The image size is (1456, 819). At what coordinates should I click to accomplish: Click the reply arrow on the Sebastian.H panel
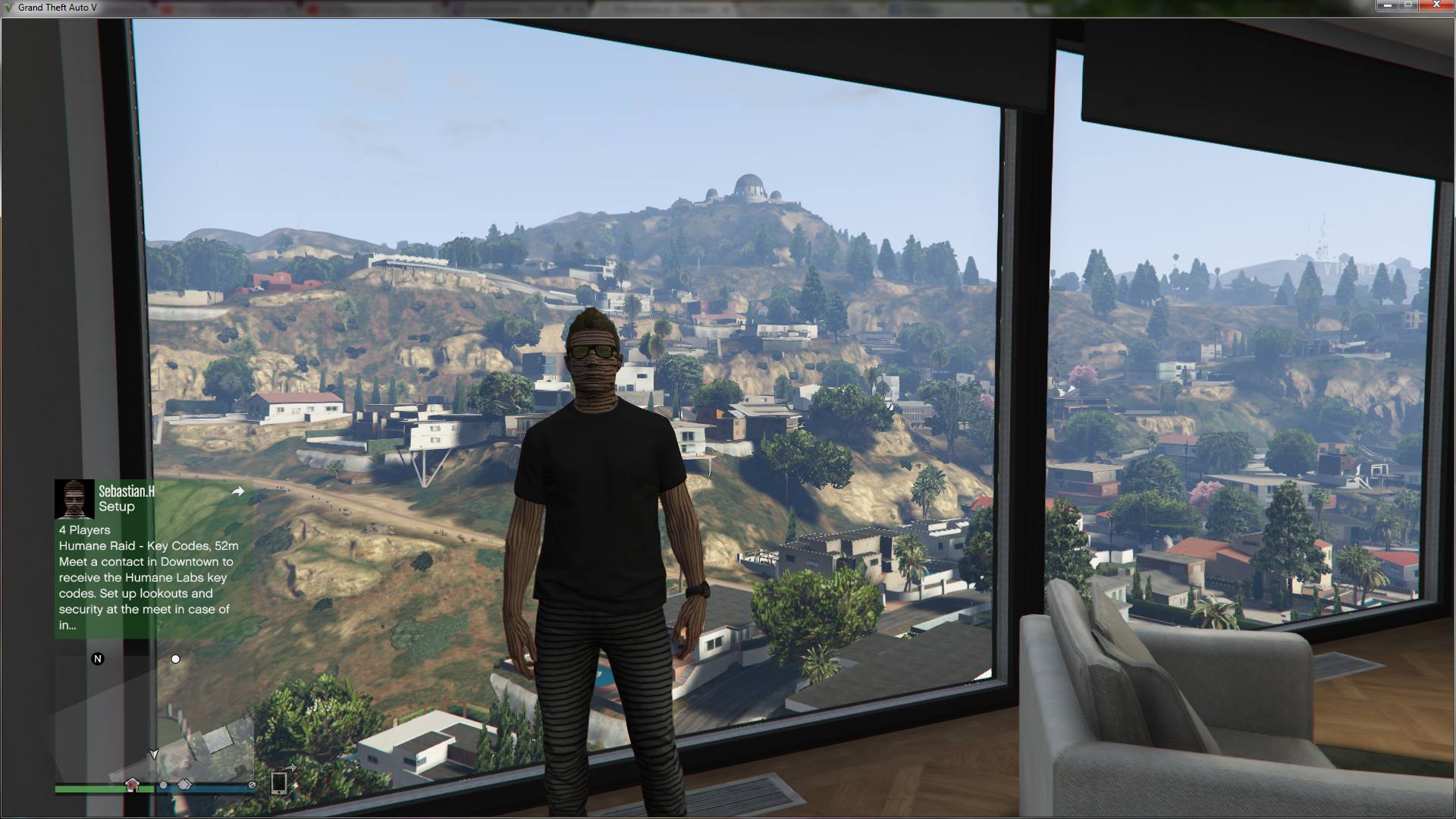click(x=239, y=491)
